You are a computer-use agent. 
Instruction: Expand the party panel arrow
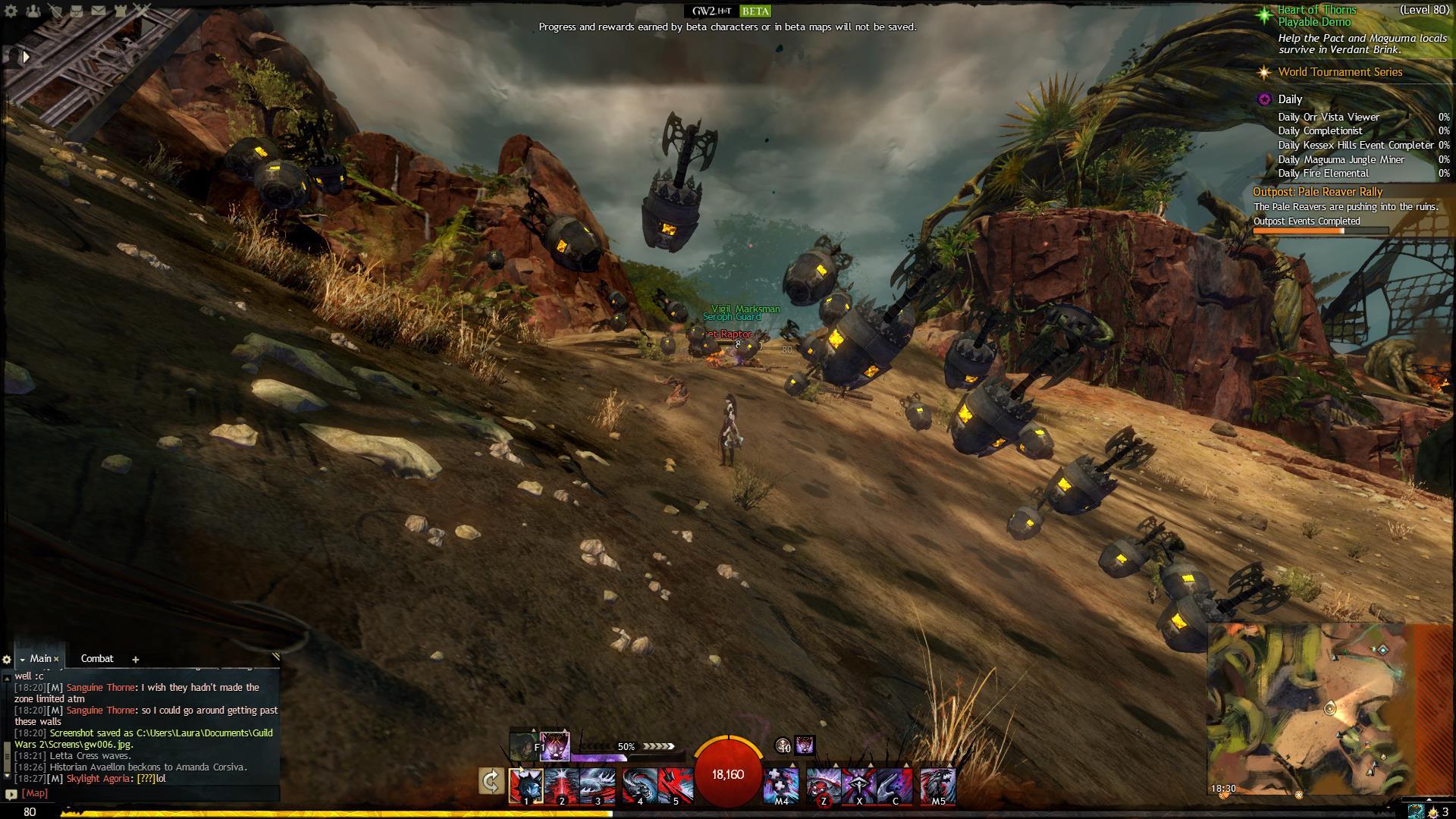click(x=26, y=56)
